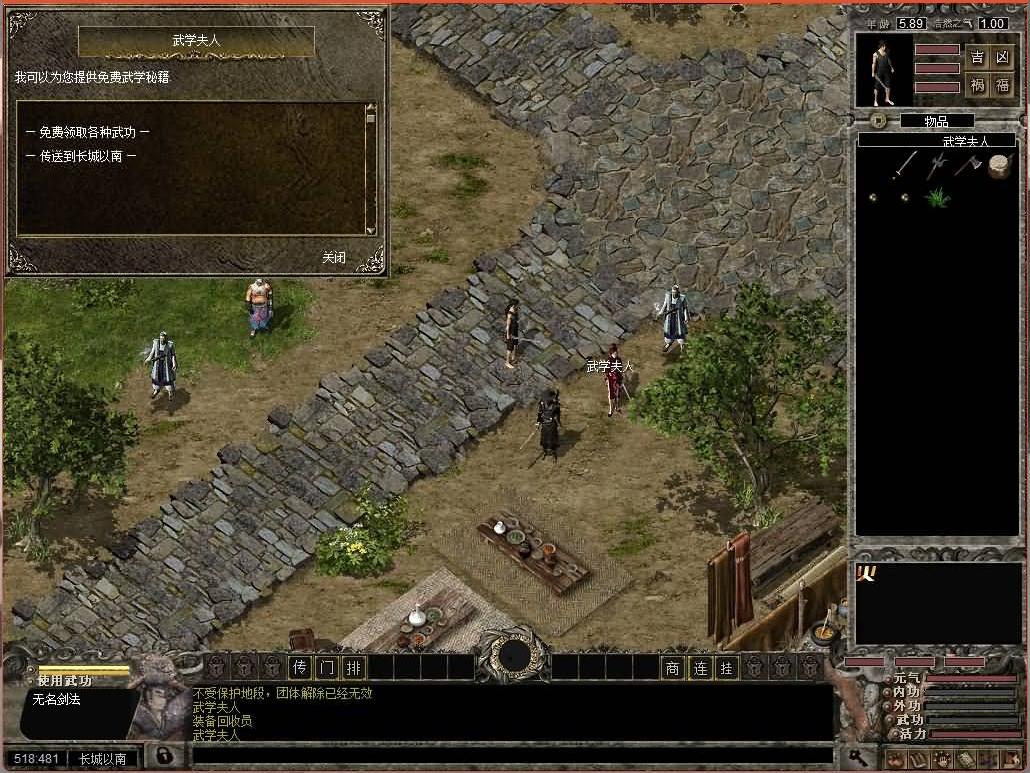Screen dimensions: 1030x773
Task: Select the round drum item
Action: coord(998,166)
